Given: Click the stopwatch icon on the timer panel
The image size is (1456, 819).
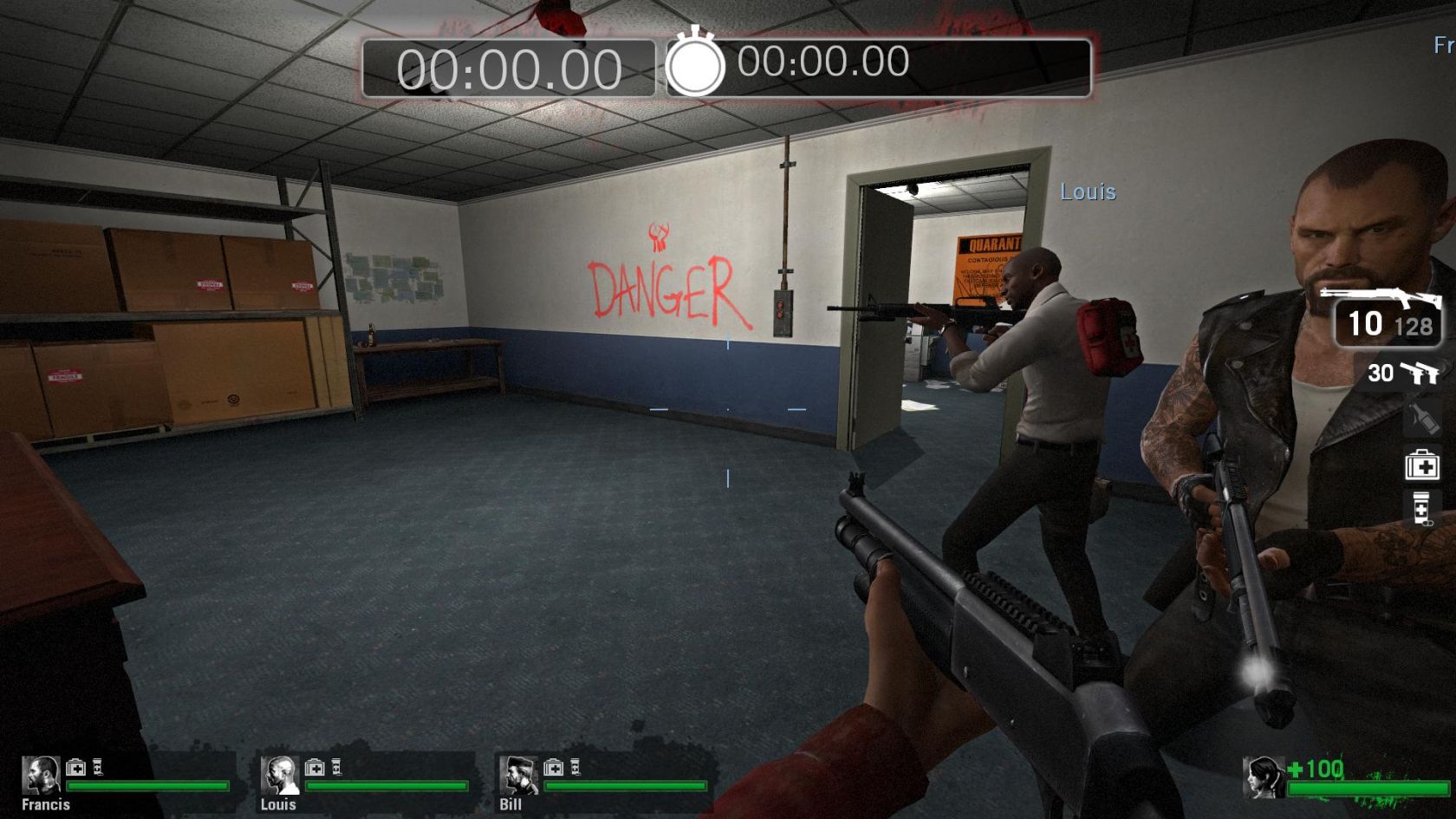Looking at the screenshot, I should 694,65.
